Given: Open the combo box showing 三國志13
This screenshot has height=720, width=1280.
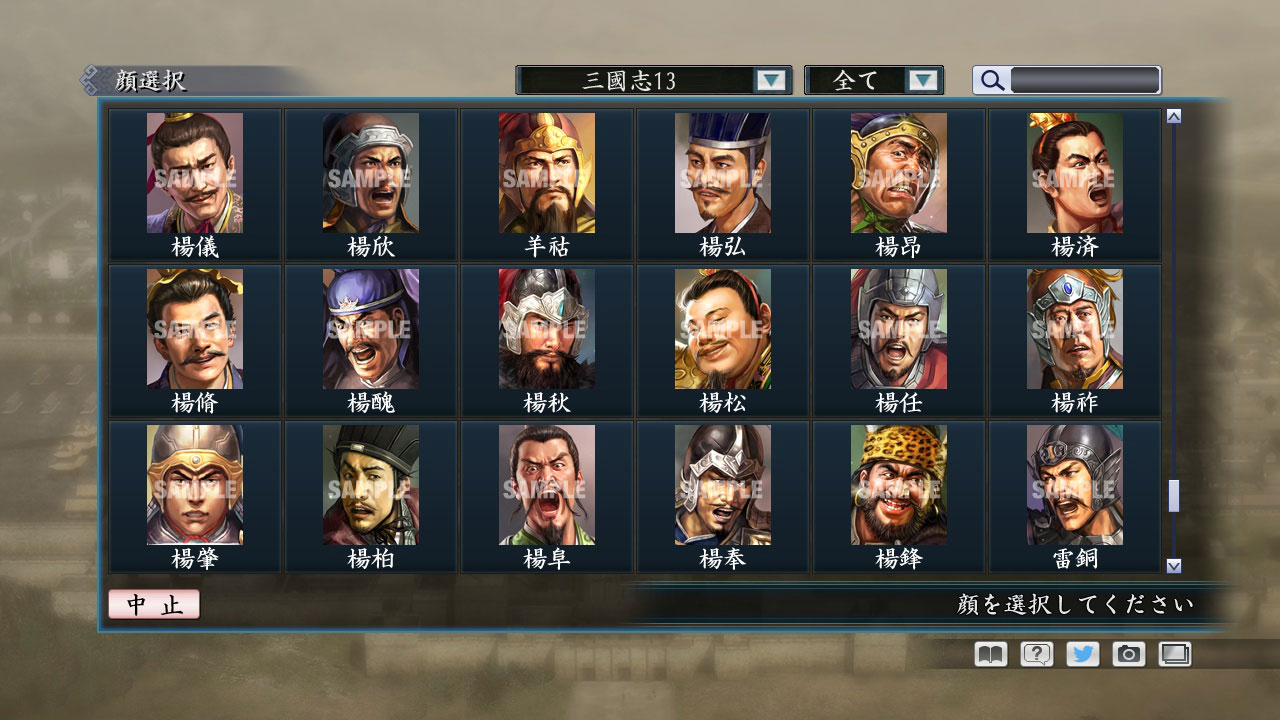Looking at the screenshot, I should click(x=645, y=79).
